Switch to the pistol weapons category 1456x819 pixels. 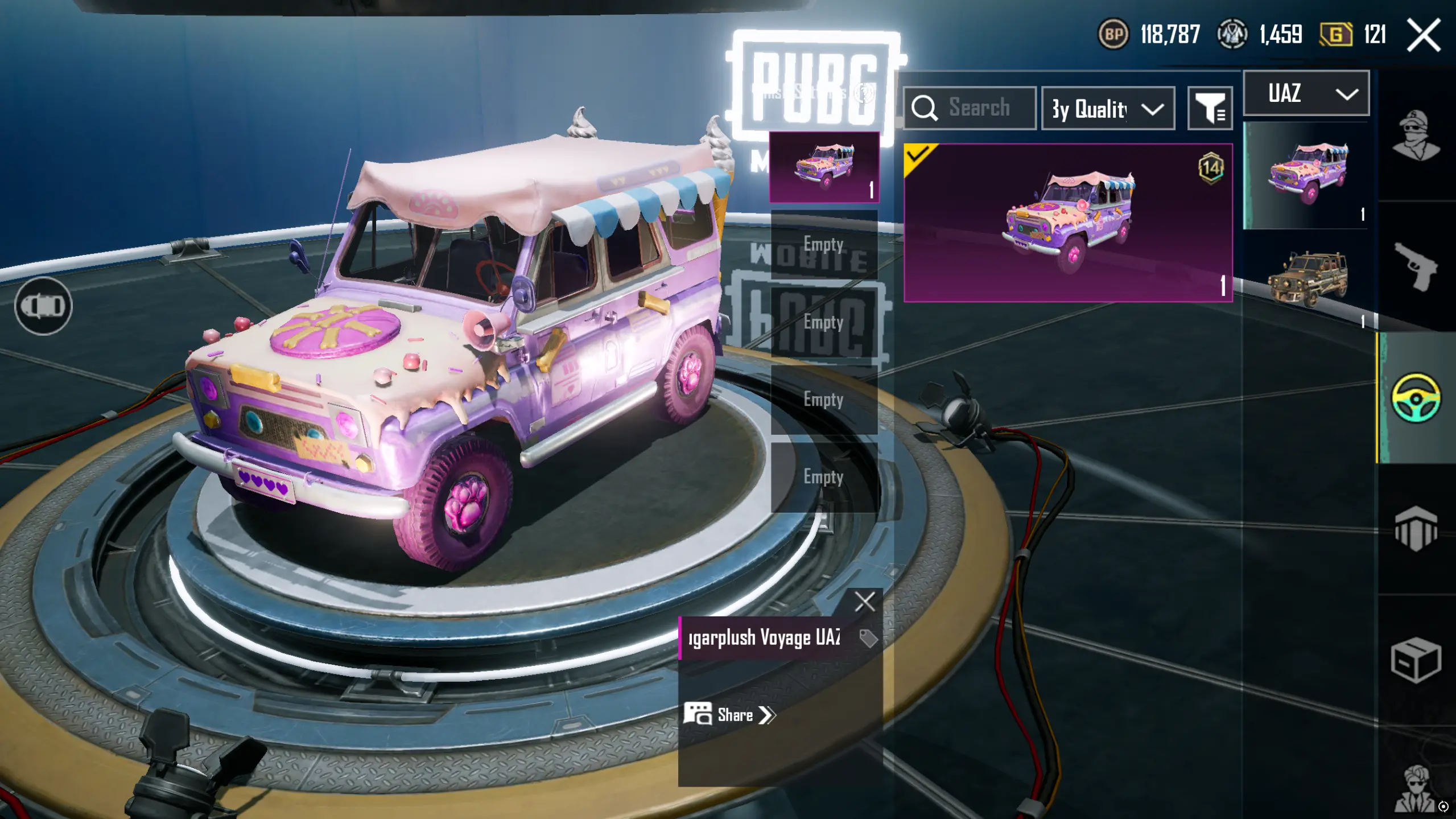(1416, 266)
